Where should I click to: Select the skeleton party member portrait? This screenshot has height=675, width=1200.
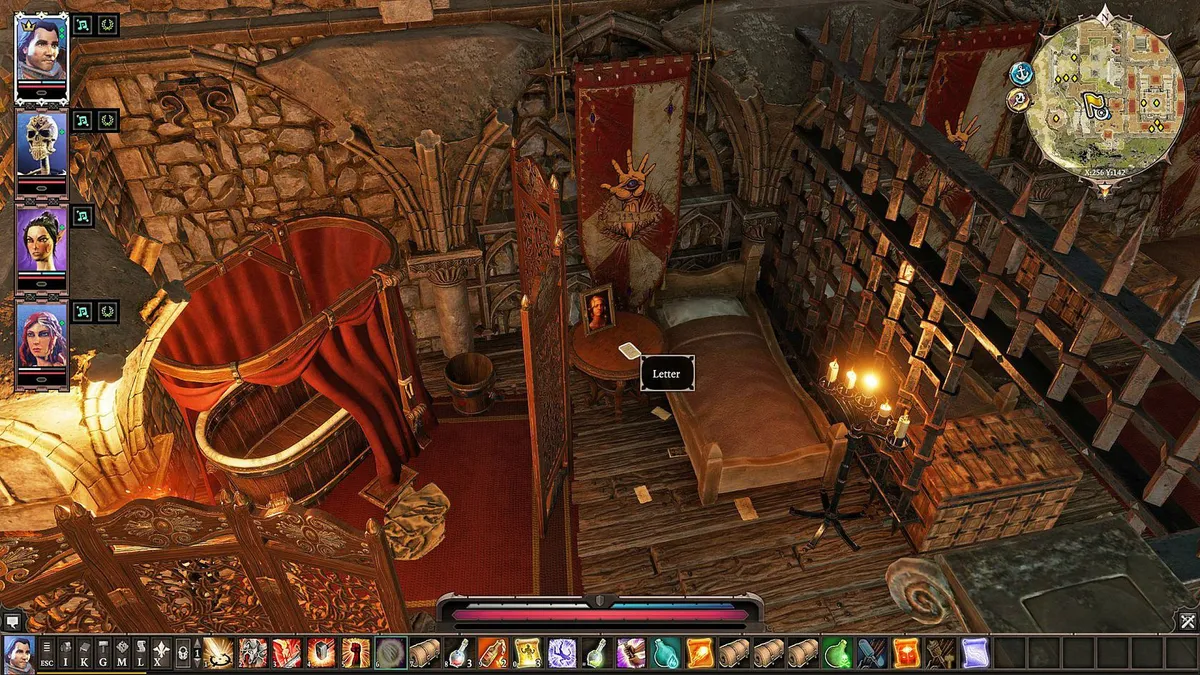click(x=42, y=142)
